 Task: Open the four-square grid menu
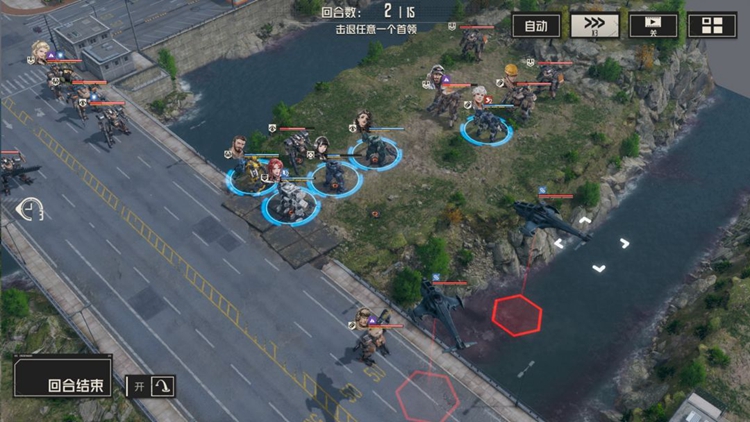[711, 25]
